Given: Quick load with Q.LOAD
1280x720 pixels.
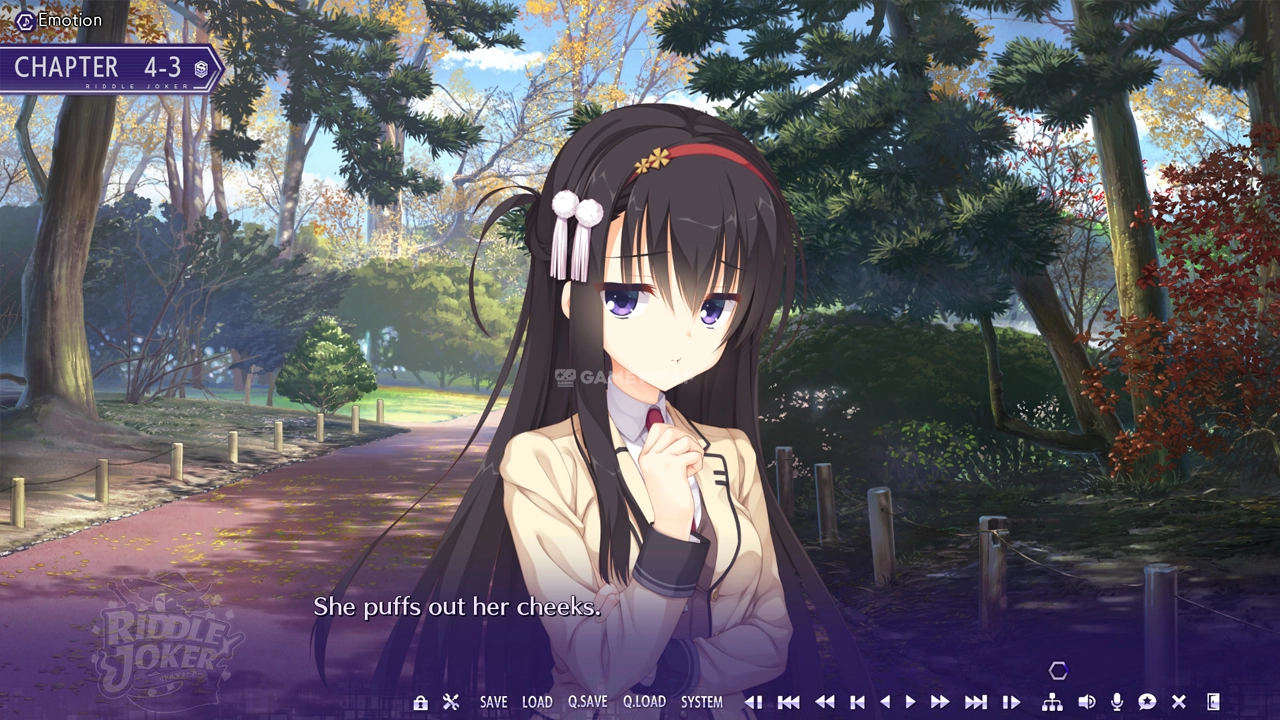Looking at the screenshot, I should pos(644,702).
